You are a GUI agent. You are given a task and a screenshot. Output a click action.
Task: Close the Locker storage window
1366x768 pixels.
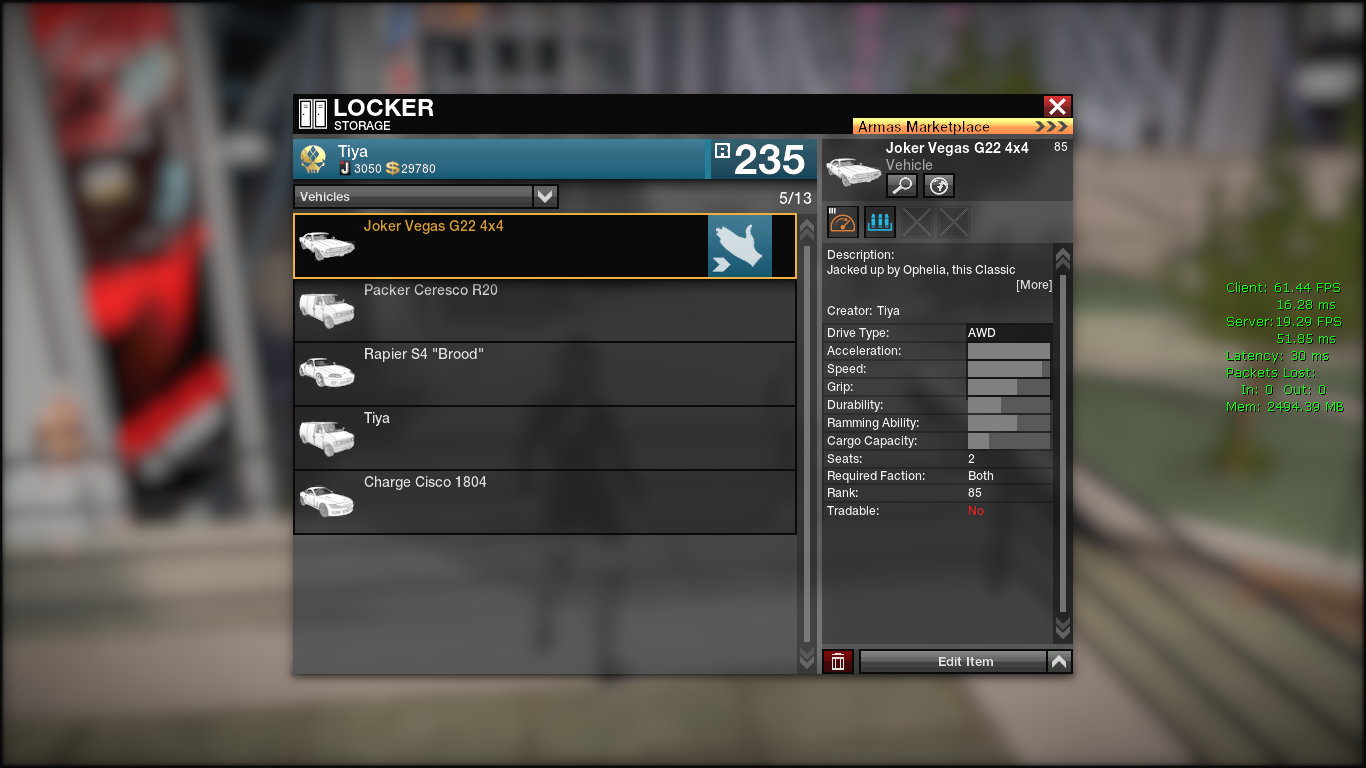click(x=1057, y=107)
